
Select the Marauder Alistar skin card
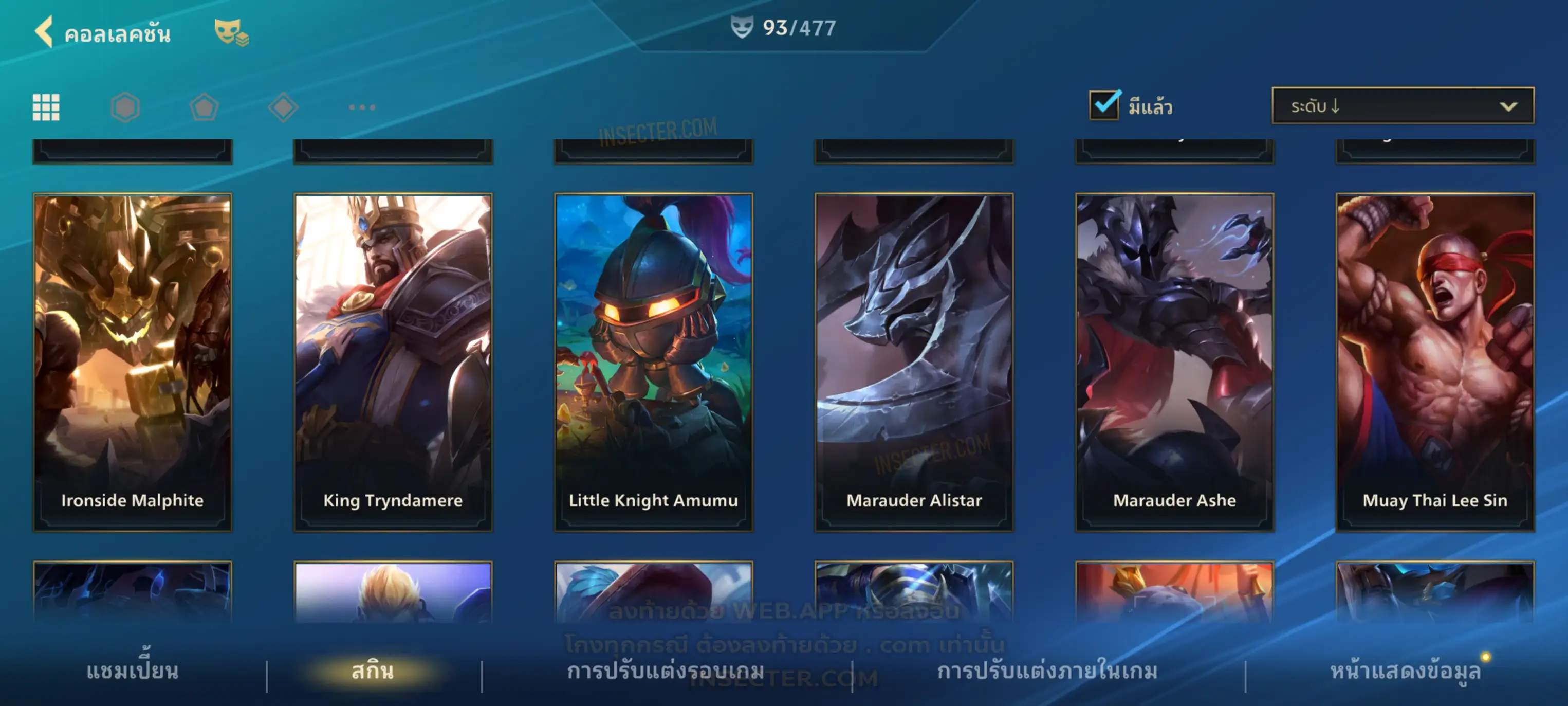point(914,362)
